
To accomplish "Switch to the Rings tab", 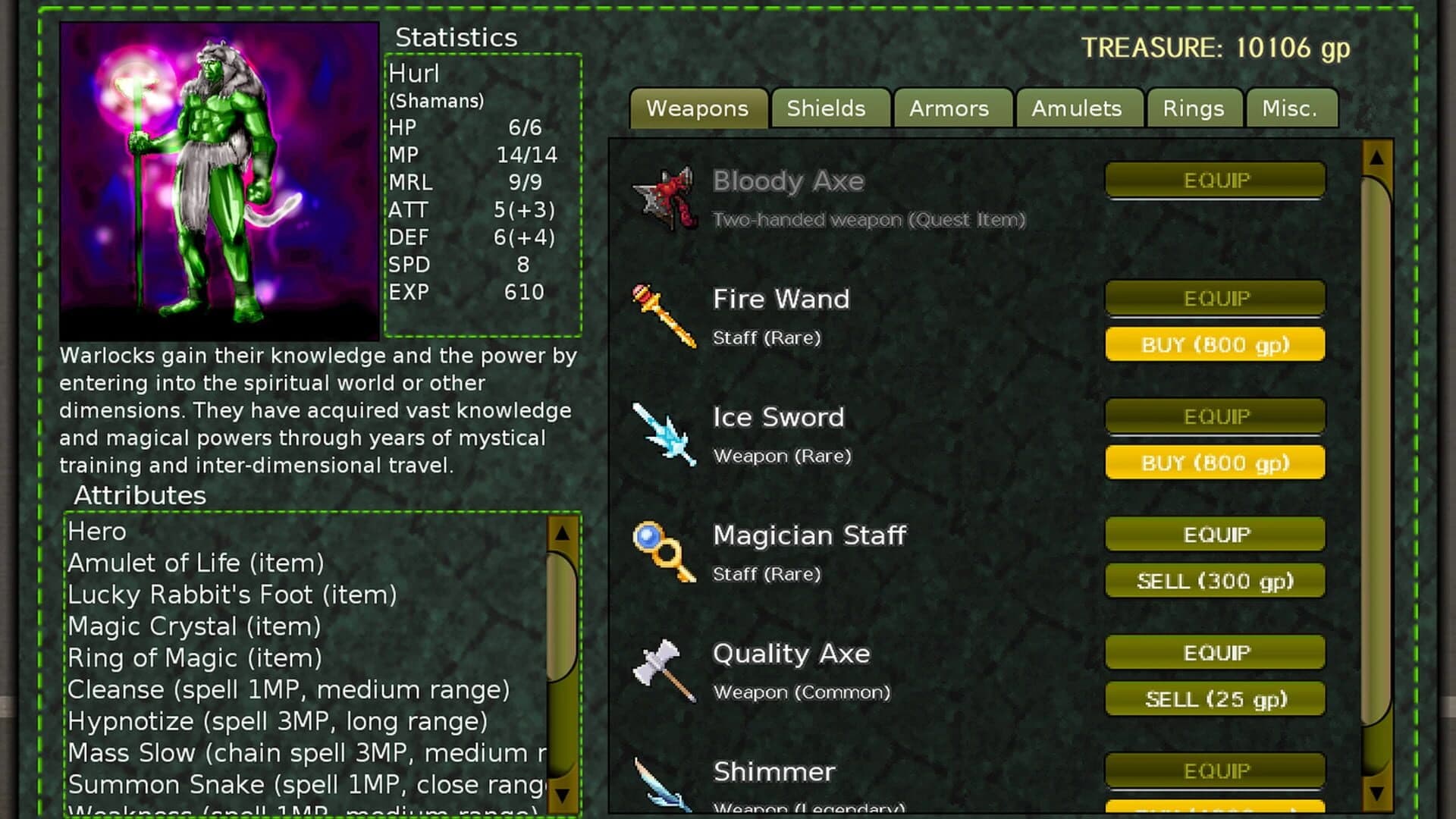I will pos(1194,108).
